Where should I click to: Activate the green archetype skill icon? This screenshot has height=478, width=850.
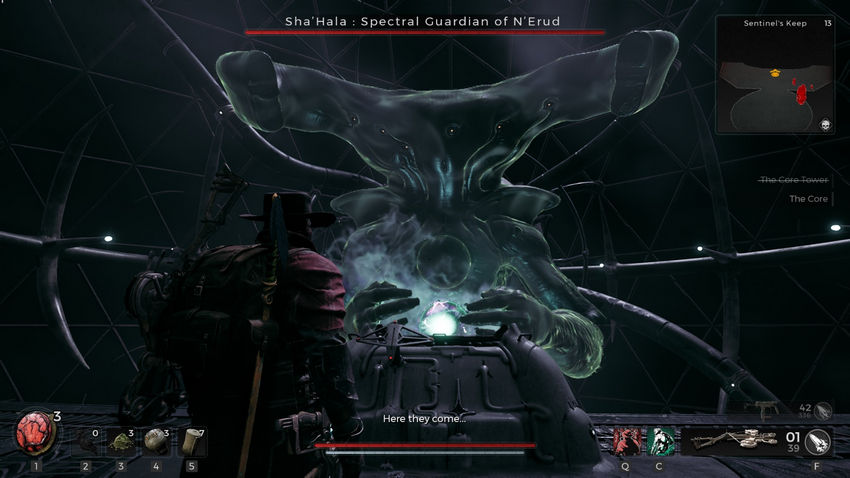(x=659, y=441)
